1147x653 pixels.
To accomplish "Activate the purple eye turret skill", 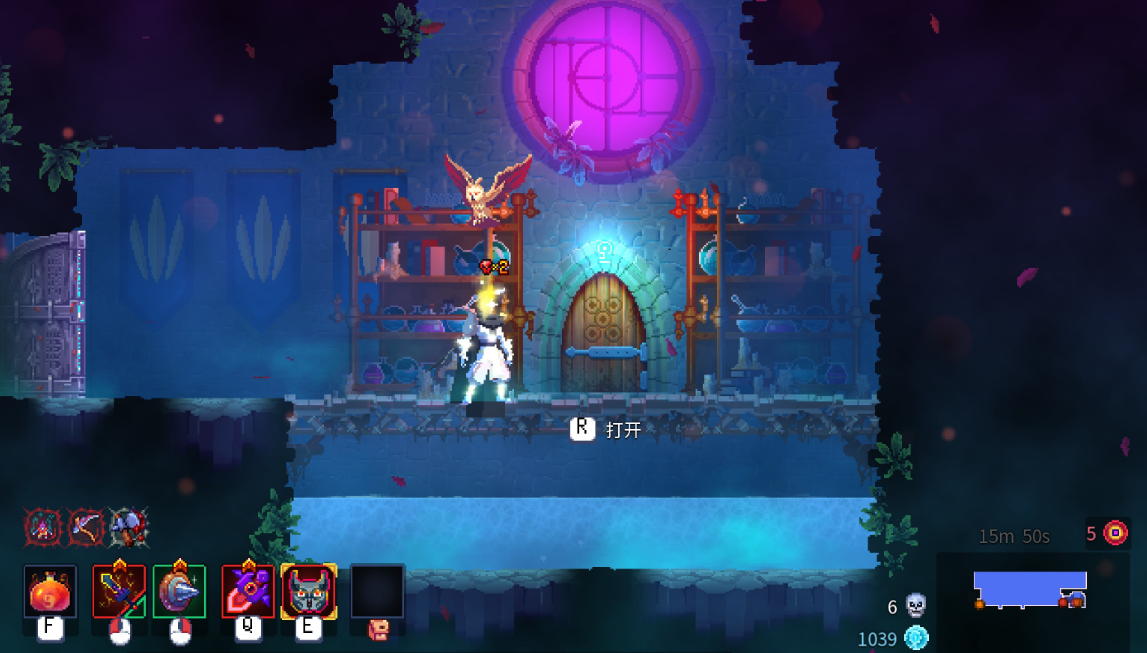I will [x=248, y=592].
